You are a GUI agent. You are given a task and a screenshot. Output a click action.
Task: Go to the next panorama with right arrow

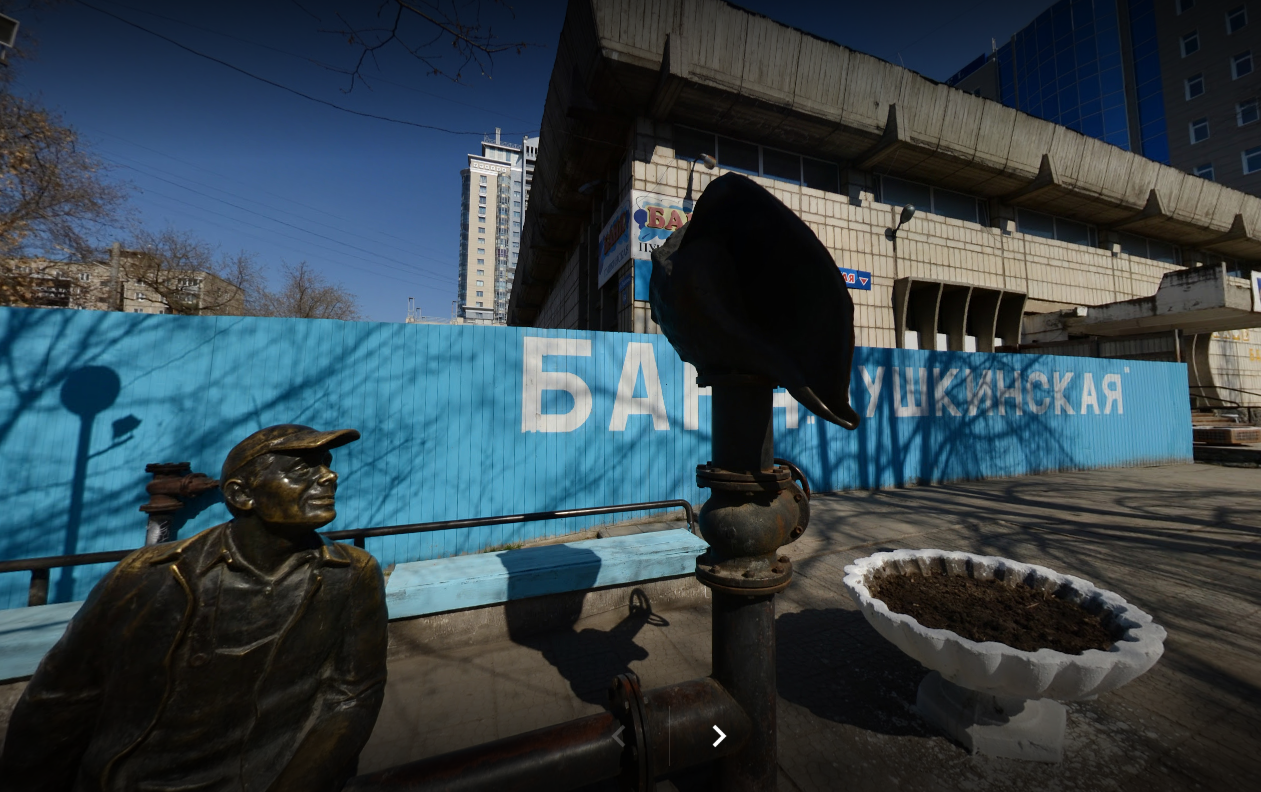[x=718, y=737]
